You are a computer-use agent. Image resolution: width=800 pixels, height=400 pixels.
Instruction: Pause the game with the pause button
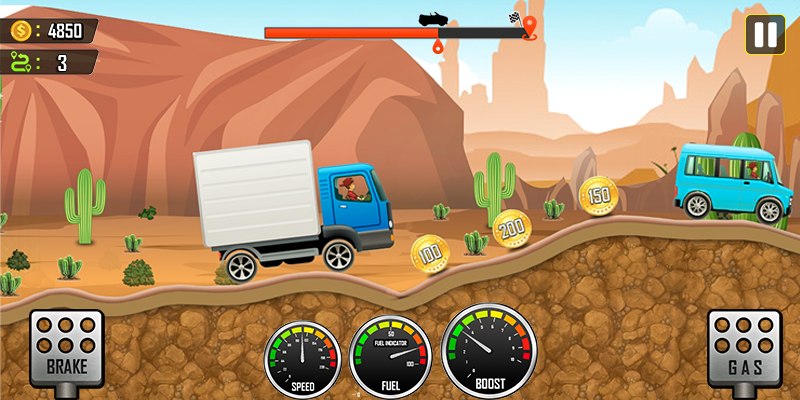pos(764,35)
